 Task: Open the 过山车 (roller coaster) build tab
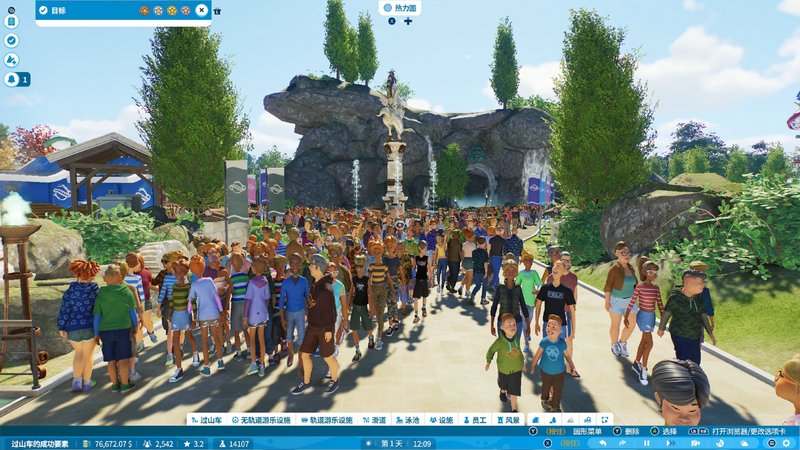tap(207, 420)
